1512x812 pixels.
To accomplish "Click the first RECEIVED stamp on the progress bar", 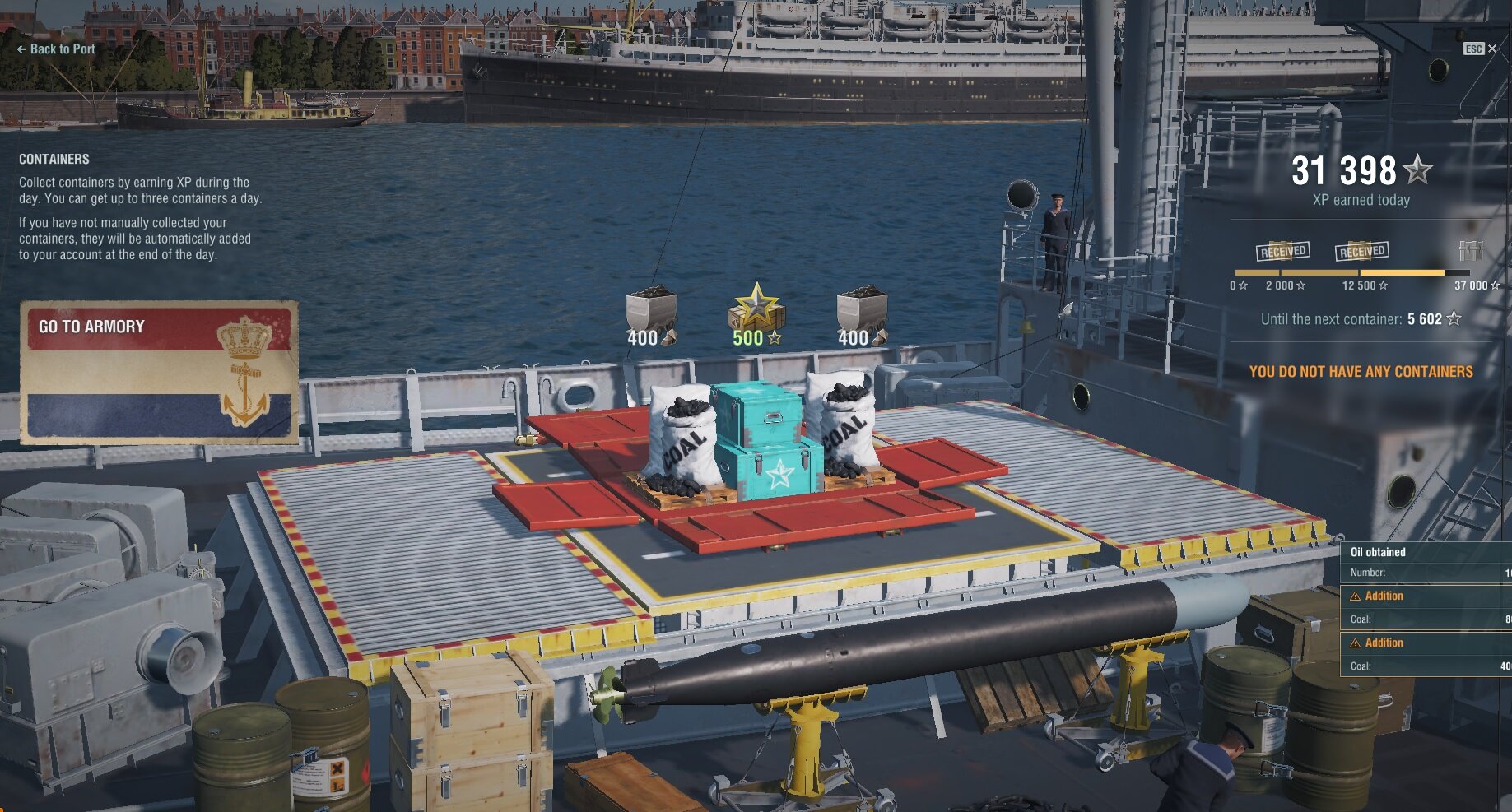I will (x=1284, y=251).
